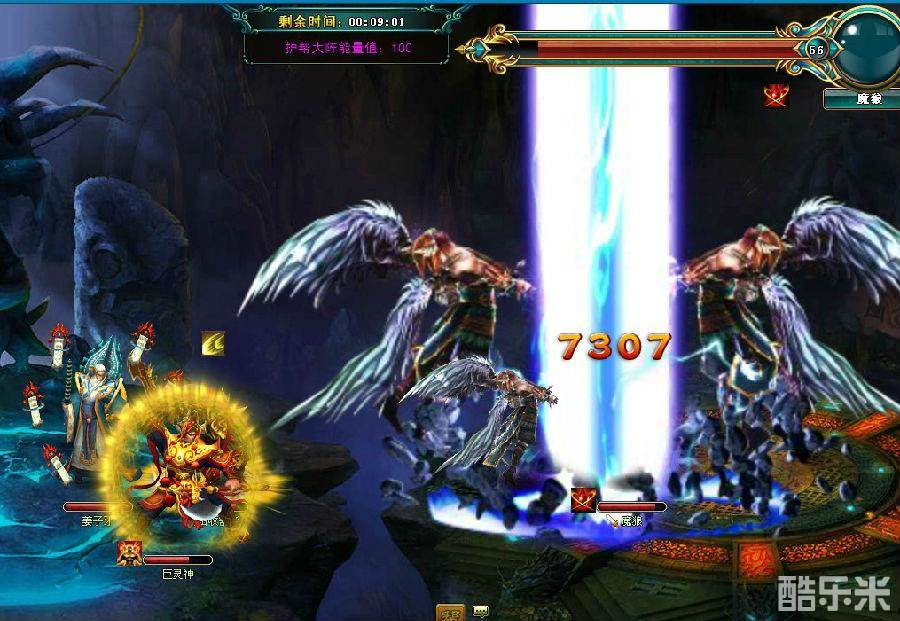Click the red skill icon beside the 魔貎 unit bar

(583, 500)
